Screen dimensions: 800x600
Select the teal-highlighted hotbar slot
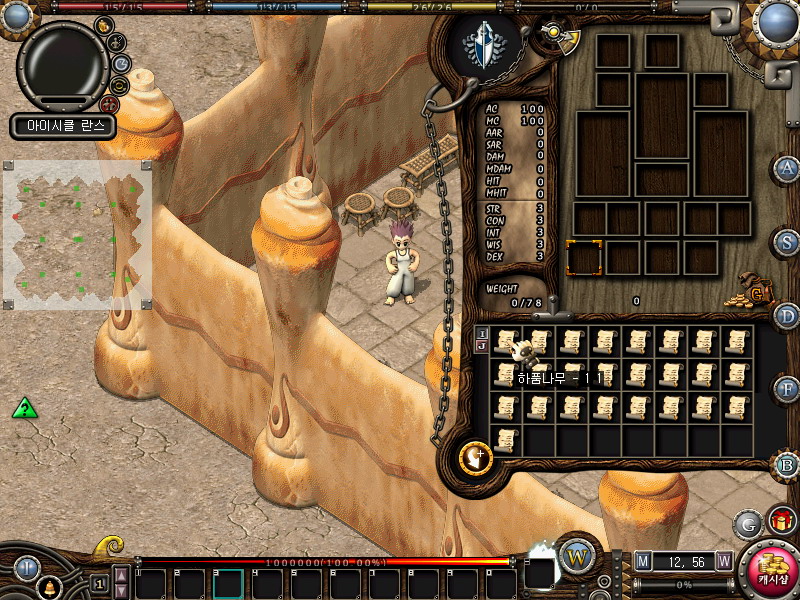[228, 583]
